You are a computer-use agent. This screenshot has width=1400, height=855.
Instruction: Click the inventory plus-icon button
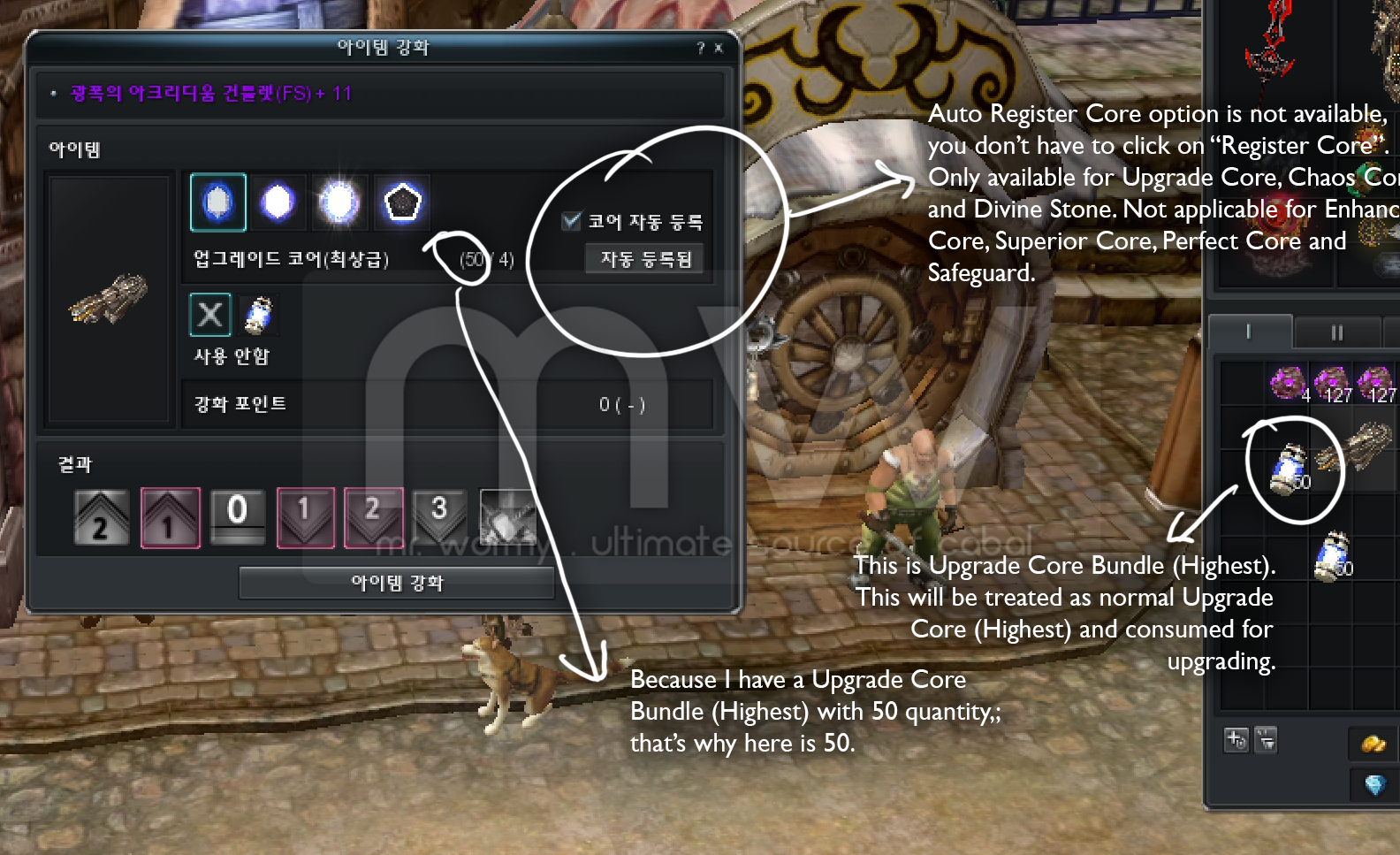click(x=1236, y=739)
